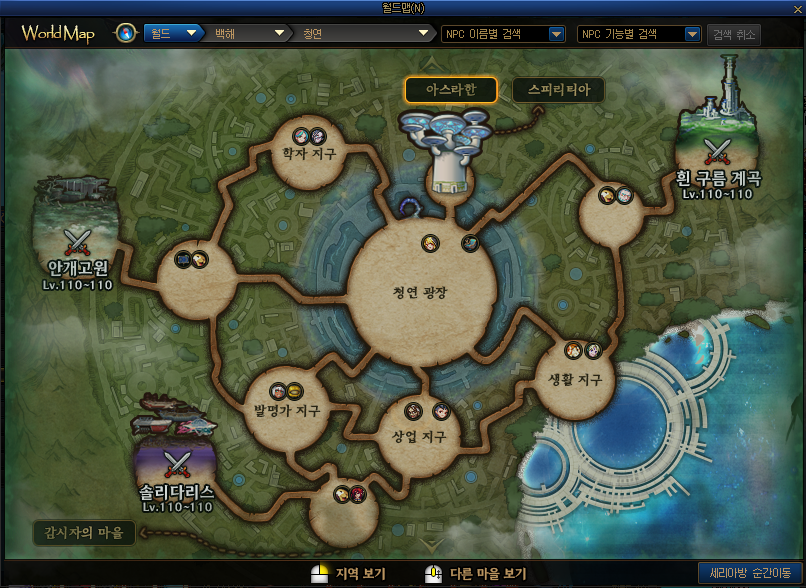Image resolution: width=806 pixels, height=588 pixels.
Task: Select the 생활 지구 district
Action: pyautogui.click(x=575, y=379)
